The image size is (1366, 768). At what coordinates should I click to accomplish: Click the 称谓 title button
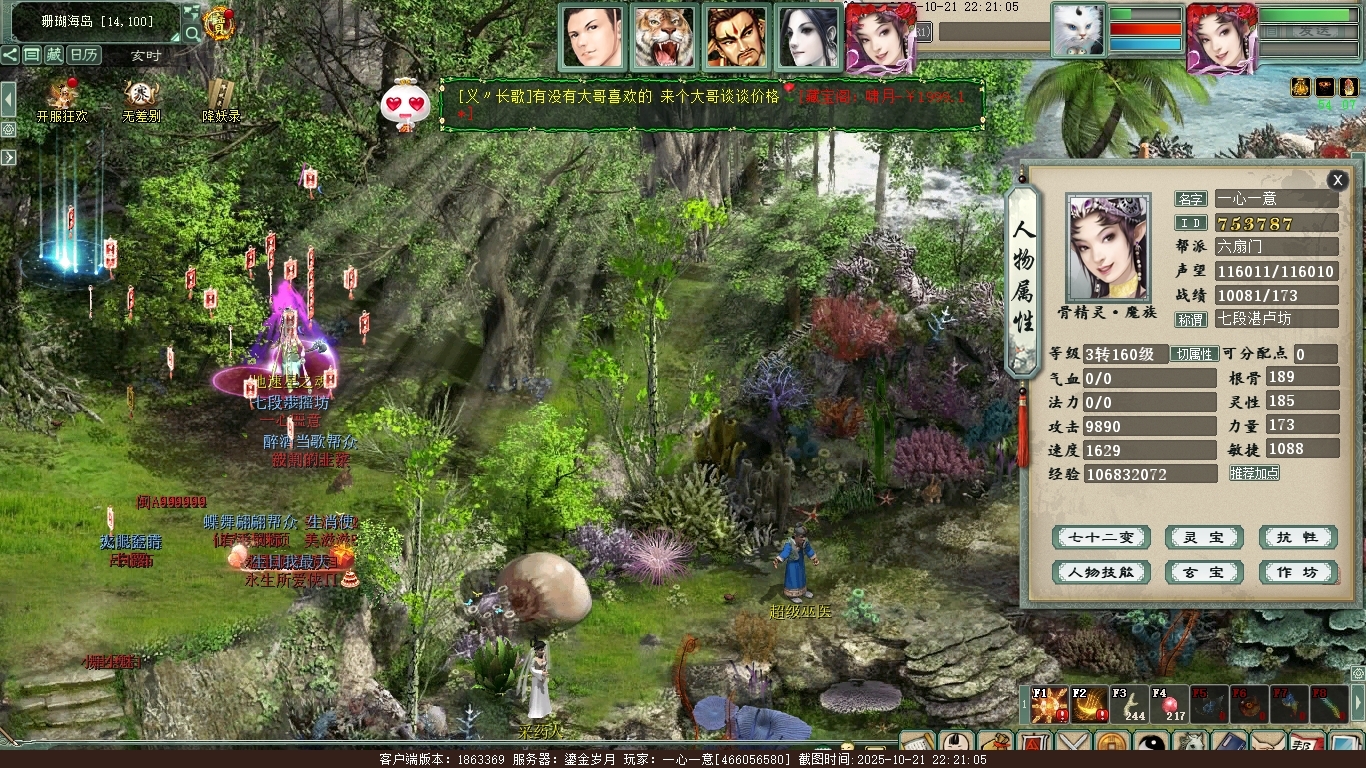tap(1190, 320)
